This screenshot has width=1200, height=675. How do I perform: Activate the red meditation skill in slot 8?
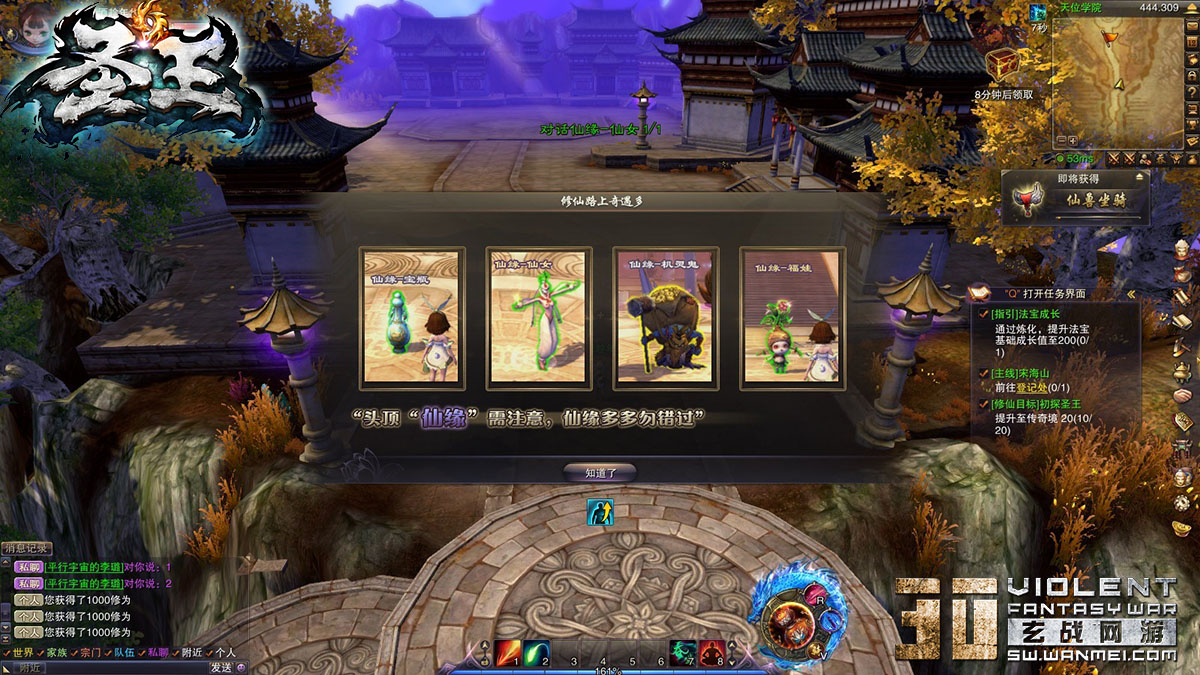pyautogui.click(x=711, y=653)
